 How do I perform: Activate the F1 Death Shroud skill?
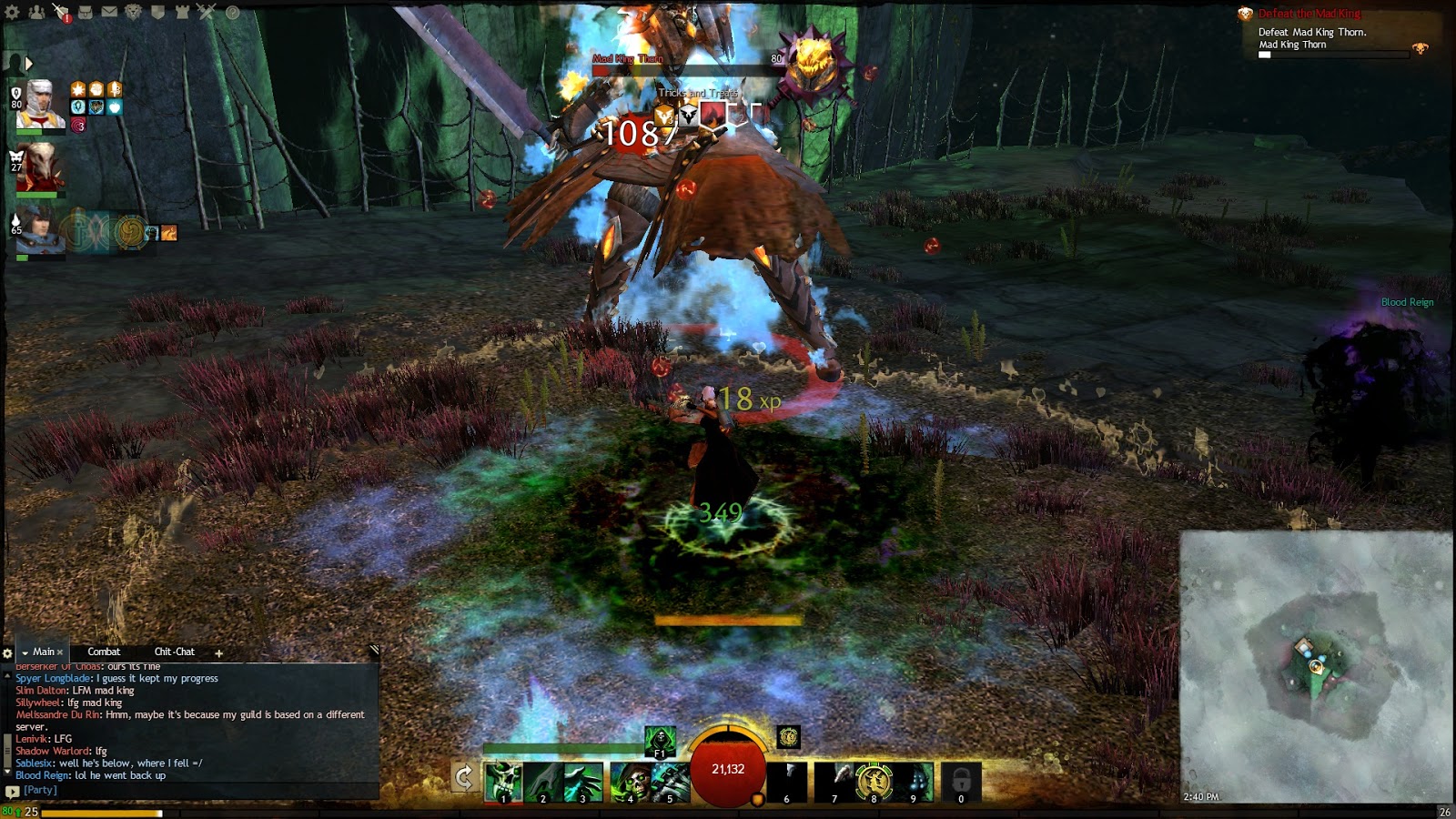click(x=661, y=740)
